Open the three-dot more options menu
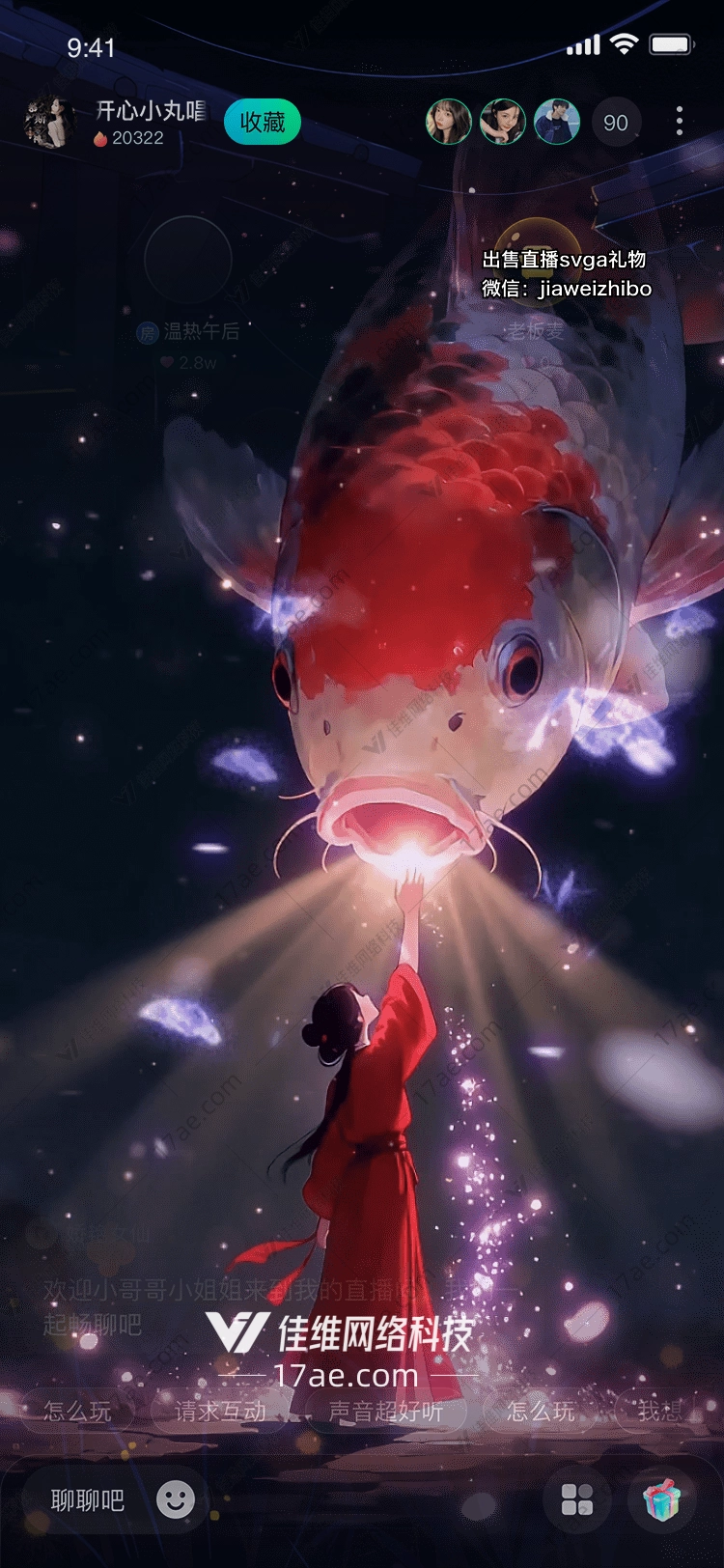The height and width of the screenshot is (1568, 724). [x=680, y=122]
